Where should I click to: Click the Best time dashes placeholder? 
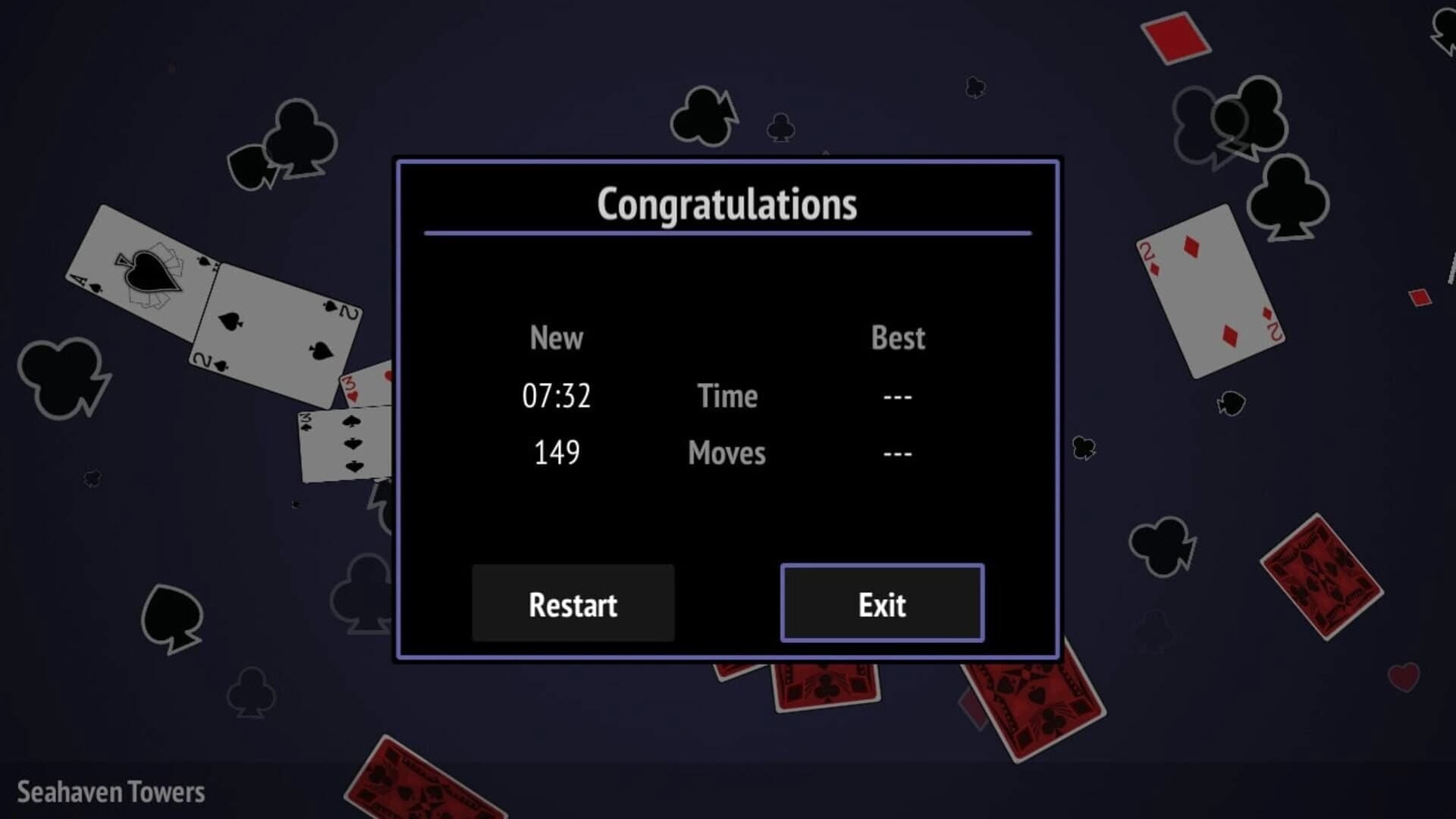897,395
